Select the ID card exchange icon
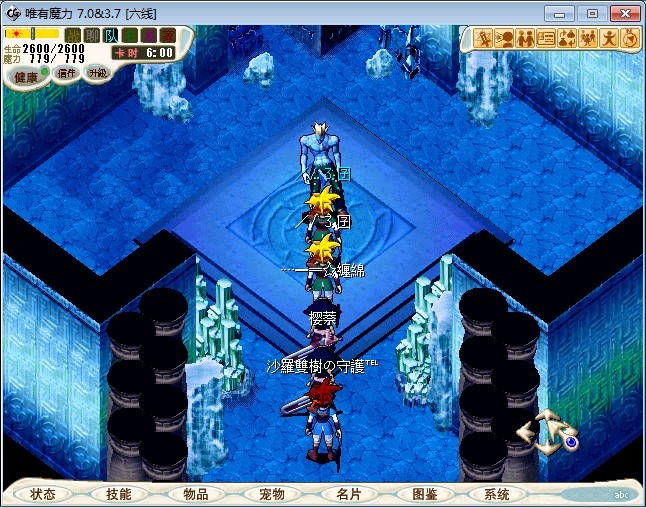The height and width of the screenshot is (508, 646). (546, 38)
